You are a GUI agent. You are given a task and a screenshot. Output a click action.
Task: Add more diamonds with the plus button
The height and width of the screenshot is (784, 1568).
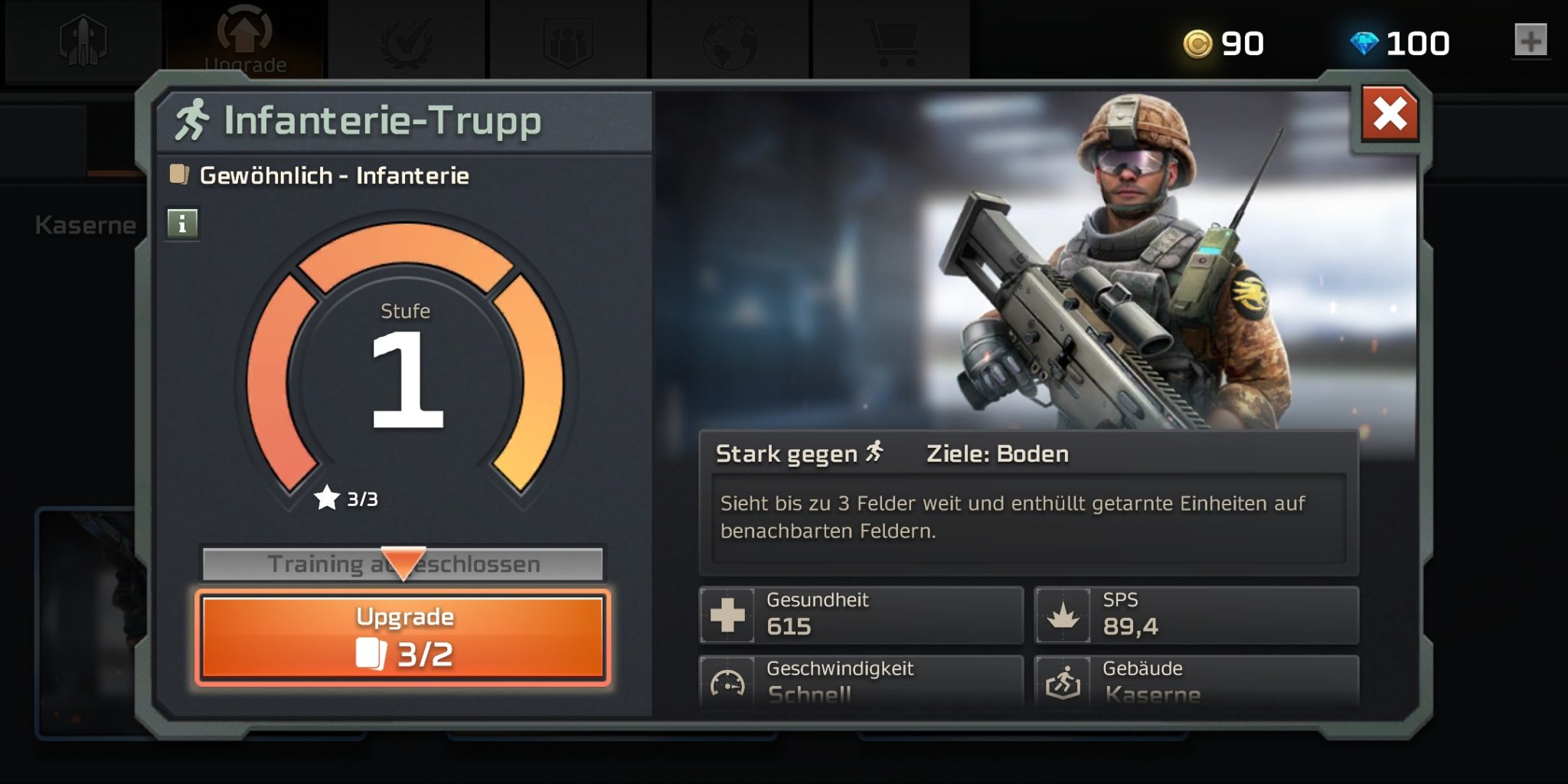(1530, 41)
